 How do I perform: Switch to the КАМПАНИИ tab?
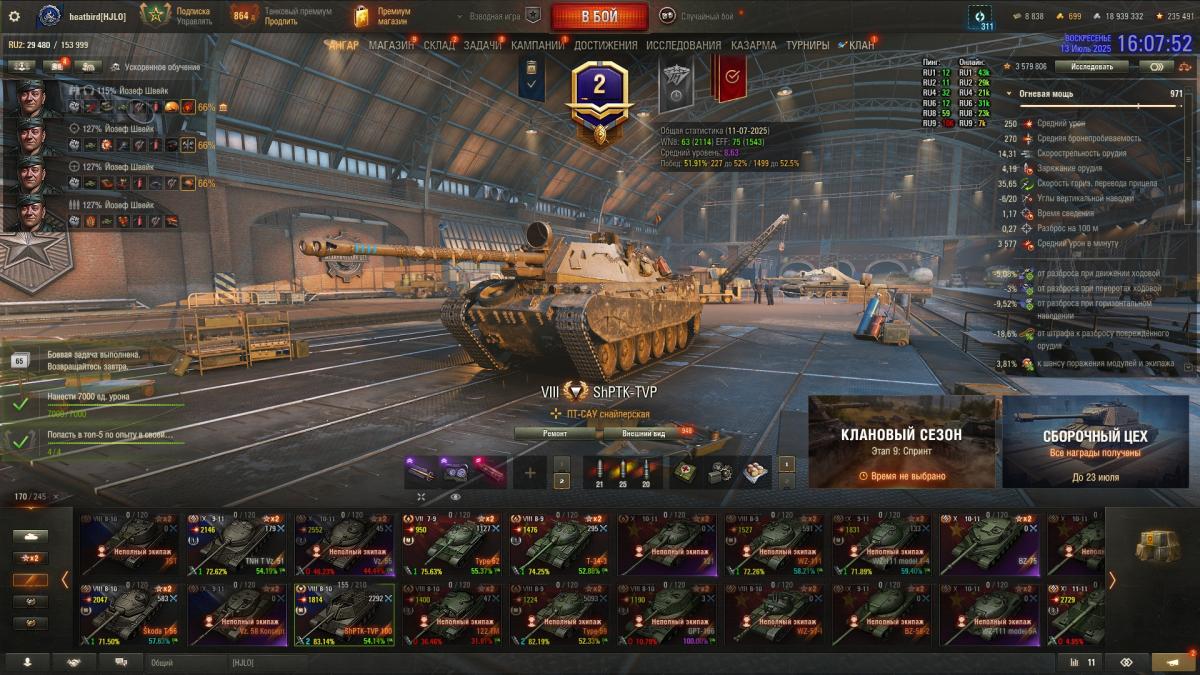tap(538, 45)
